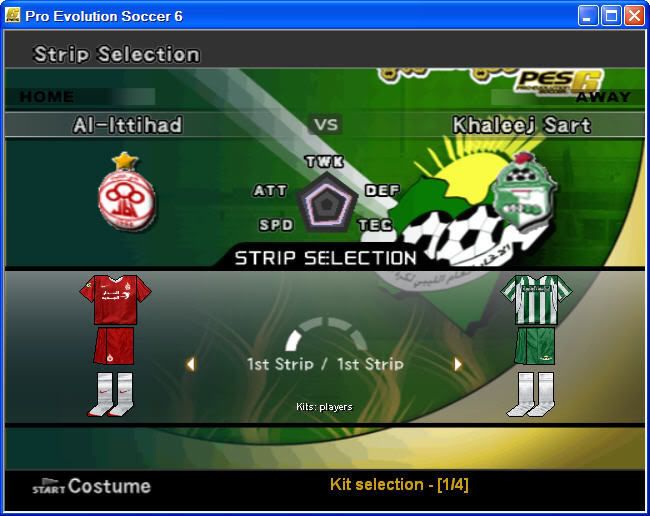
Task: Click the right arrow beside 1st Strip
Action: [458, 364]
